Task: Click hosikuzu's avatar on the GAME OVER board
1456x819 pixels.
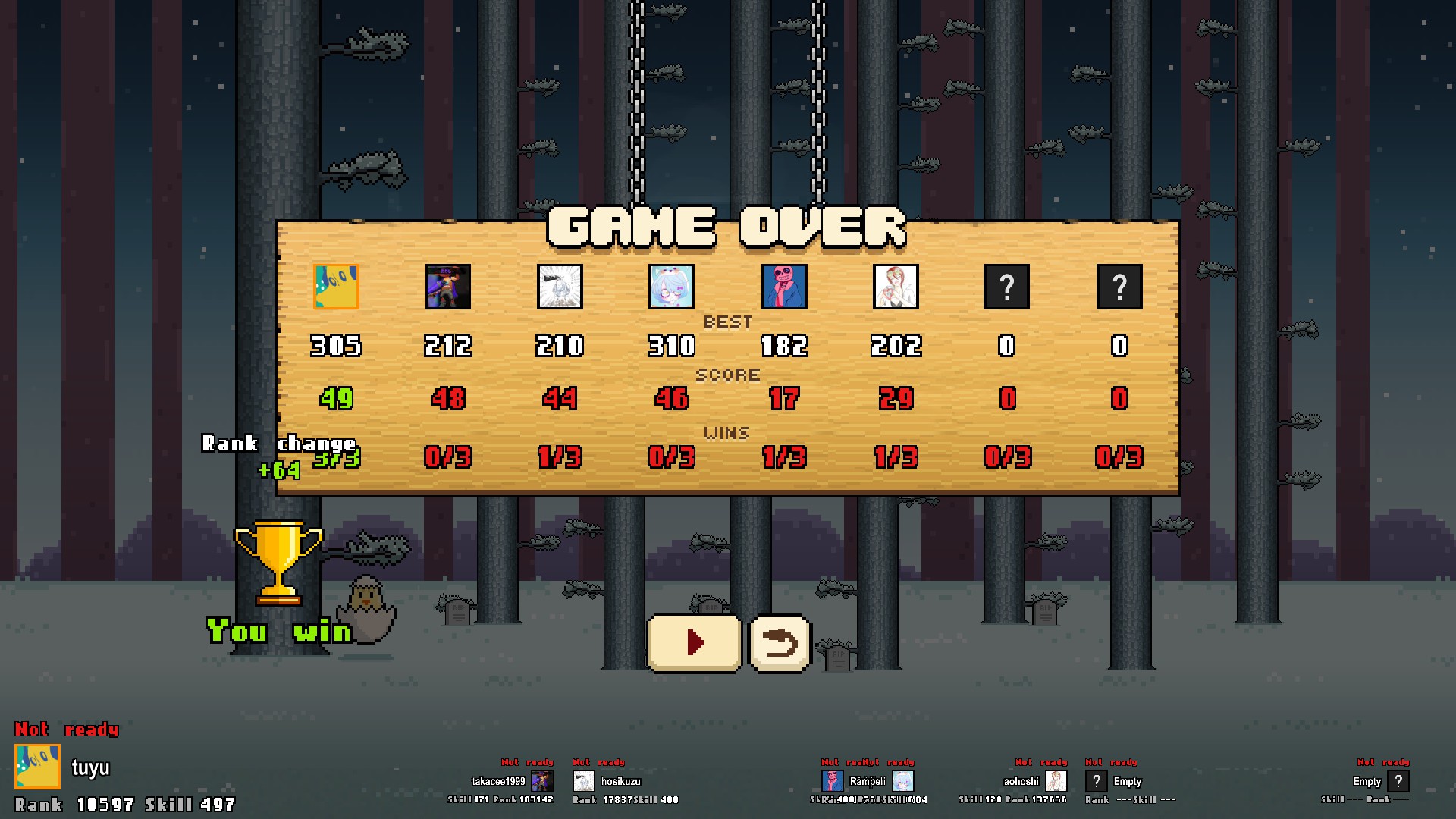Action: pyautogui.click(x=560, y=287)
